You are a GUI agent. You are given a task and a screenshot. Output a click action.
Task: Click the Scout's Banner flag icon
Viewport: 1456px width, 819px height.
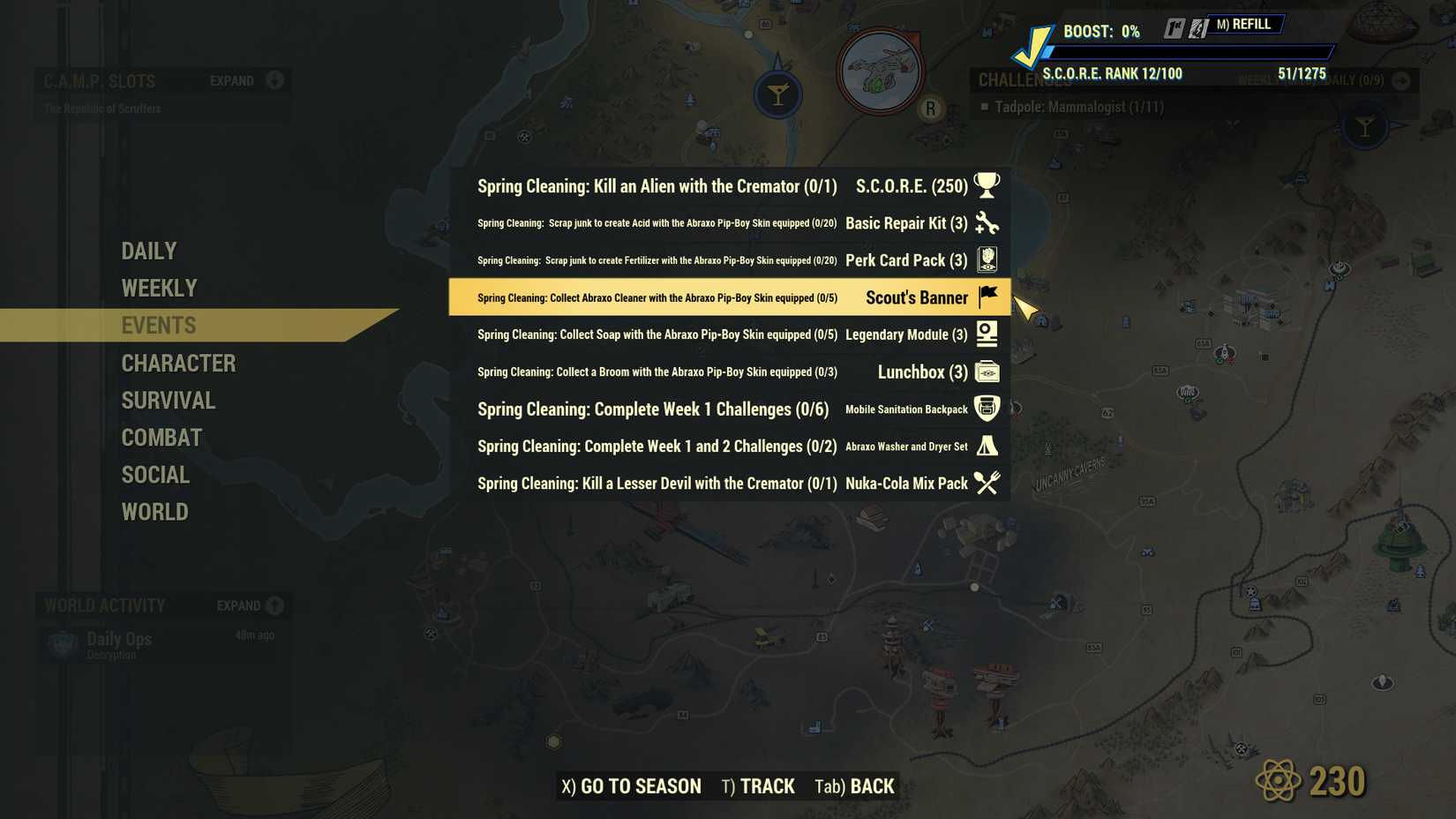986,297
